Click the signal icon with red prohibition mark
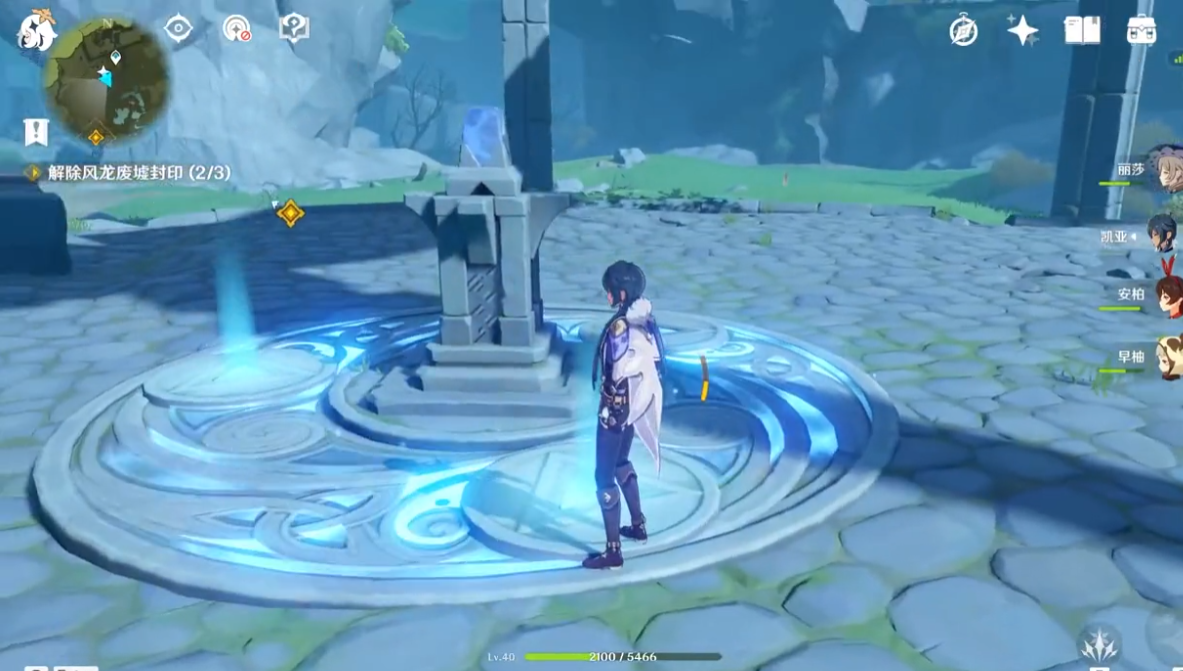 pyautogui.click(x=237, y=28)
